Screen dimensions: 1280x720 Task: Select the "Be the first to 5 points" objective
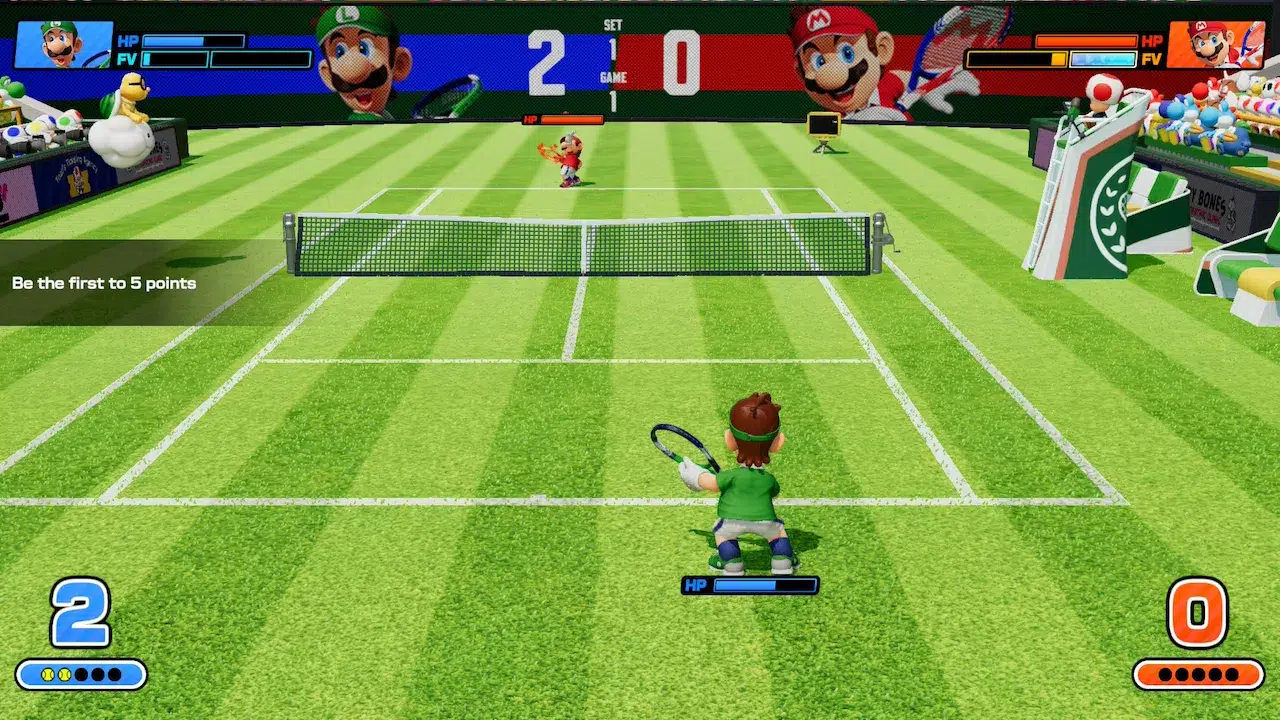104,283
